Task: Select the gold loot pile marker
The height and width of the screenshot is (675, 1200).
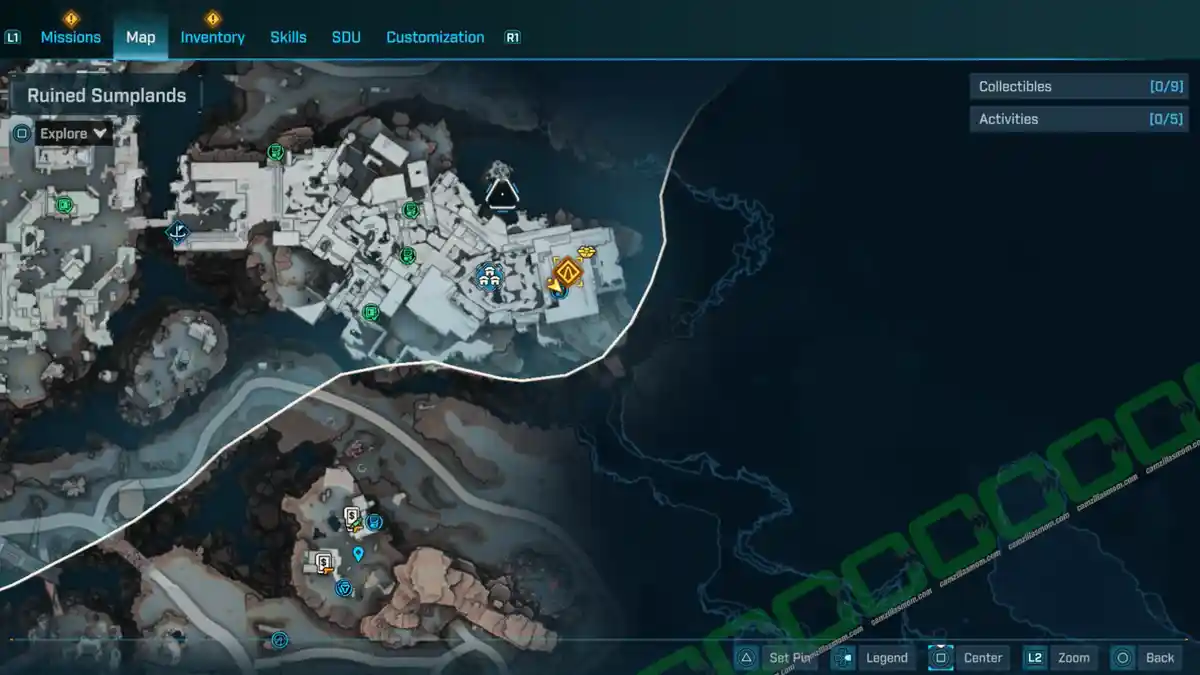Action: (x=587, y=251)
